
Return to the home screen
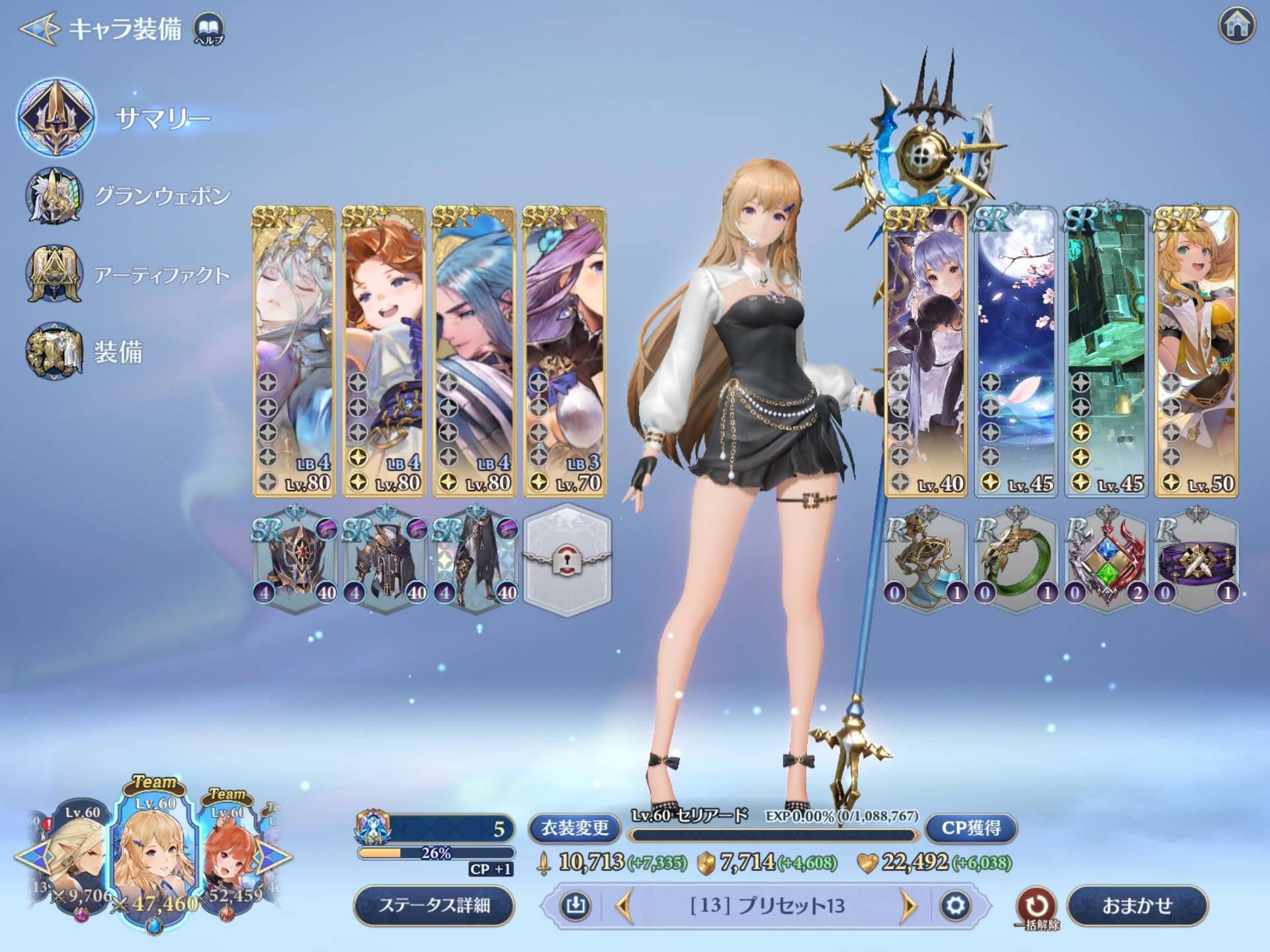click(x=1236, y=26)
